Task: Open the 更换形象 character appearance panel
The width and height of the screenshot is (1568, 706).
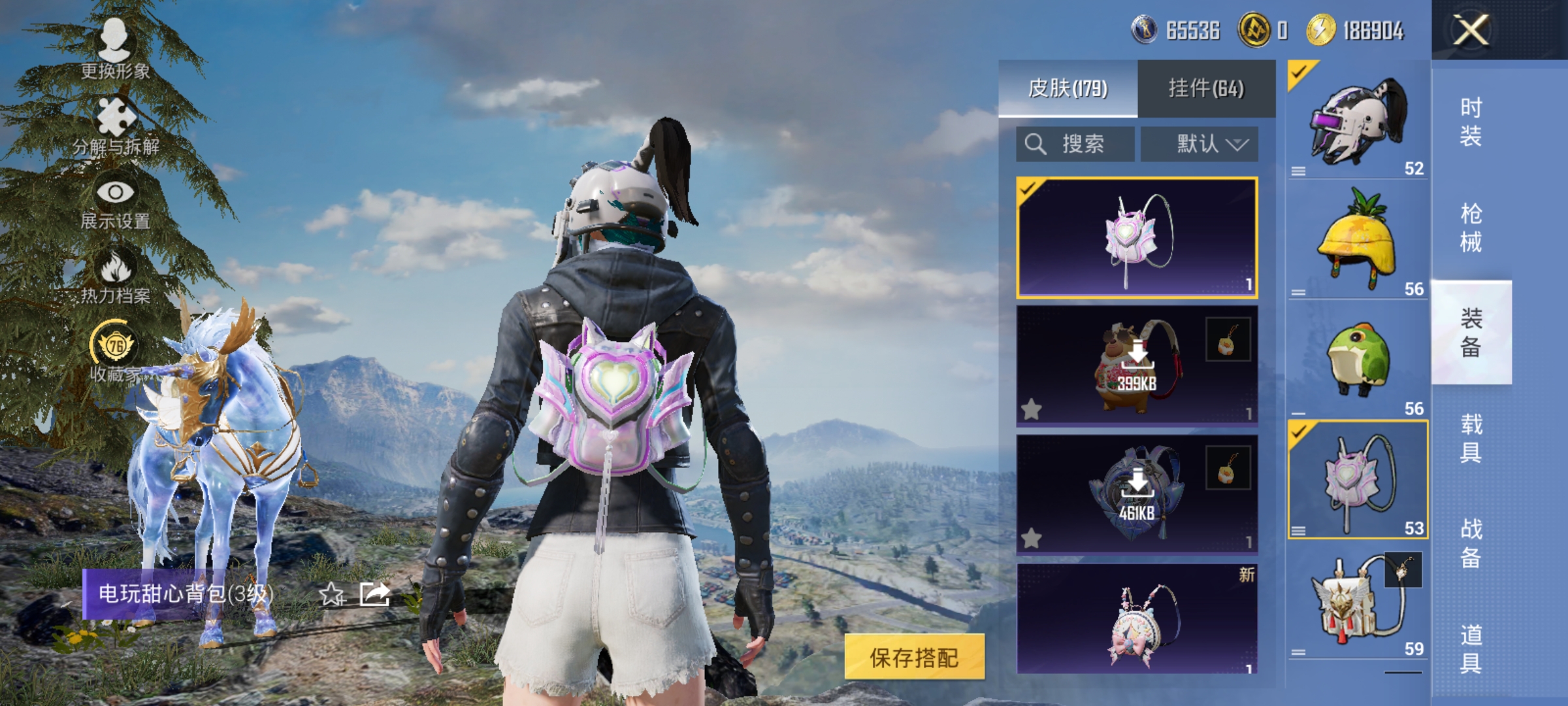Action: (x=114, y=49)
